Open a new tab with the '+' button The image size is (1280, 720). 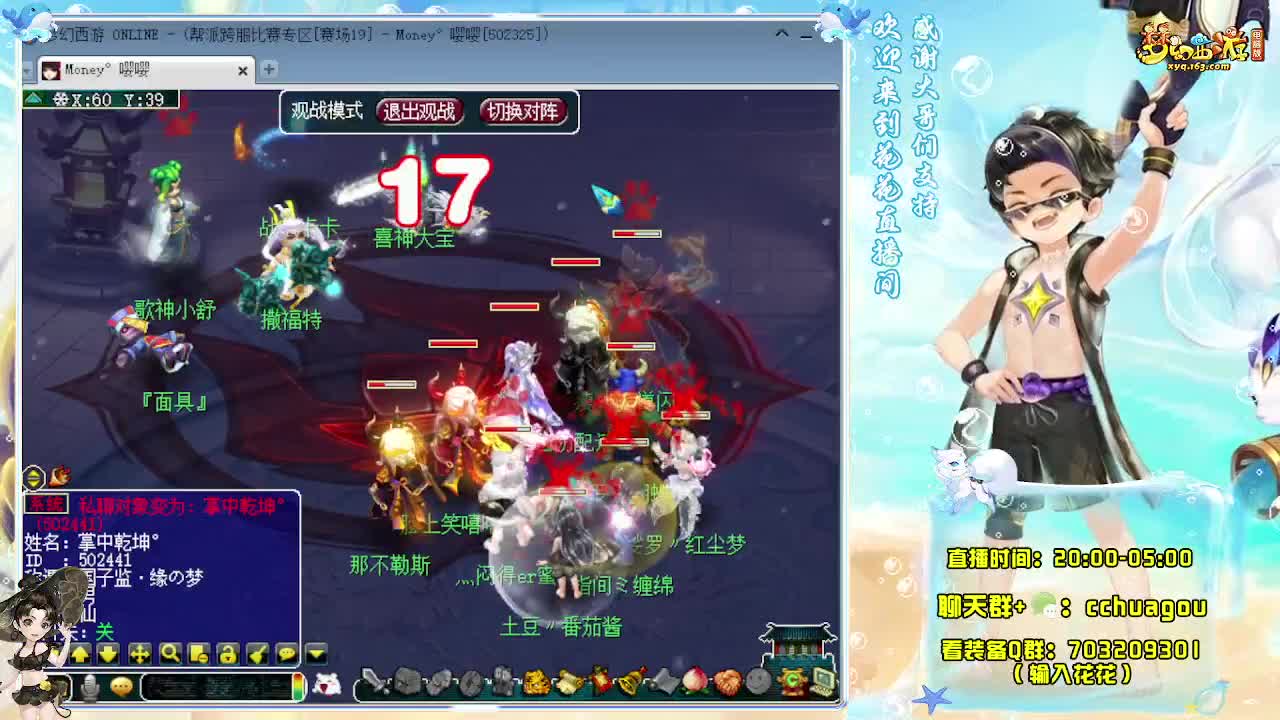tap(267, 71)
